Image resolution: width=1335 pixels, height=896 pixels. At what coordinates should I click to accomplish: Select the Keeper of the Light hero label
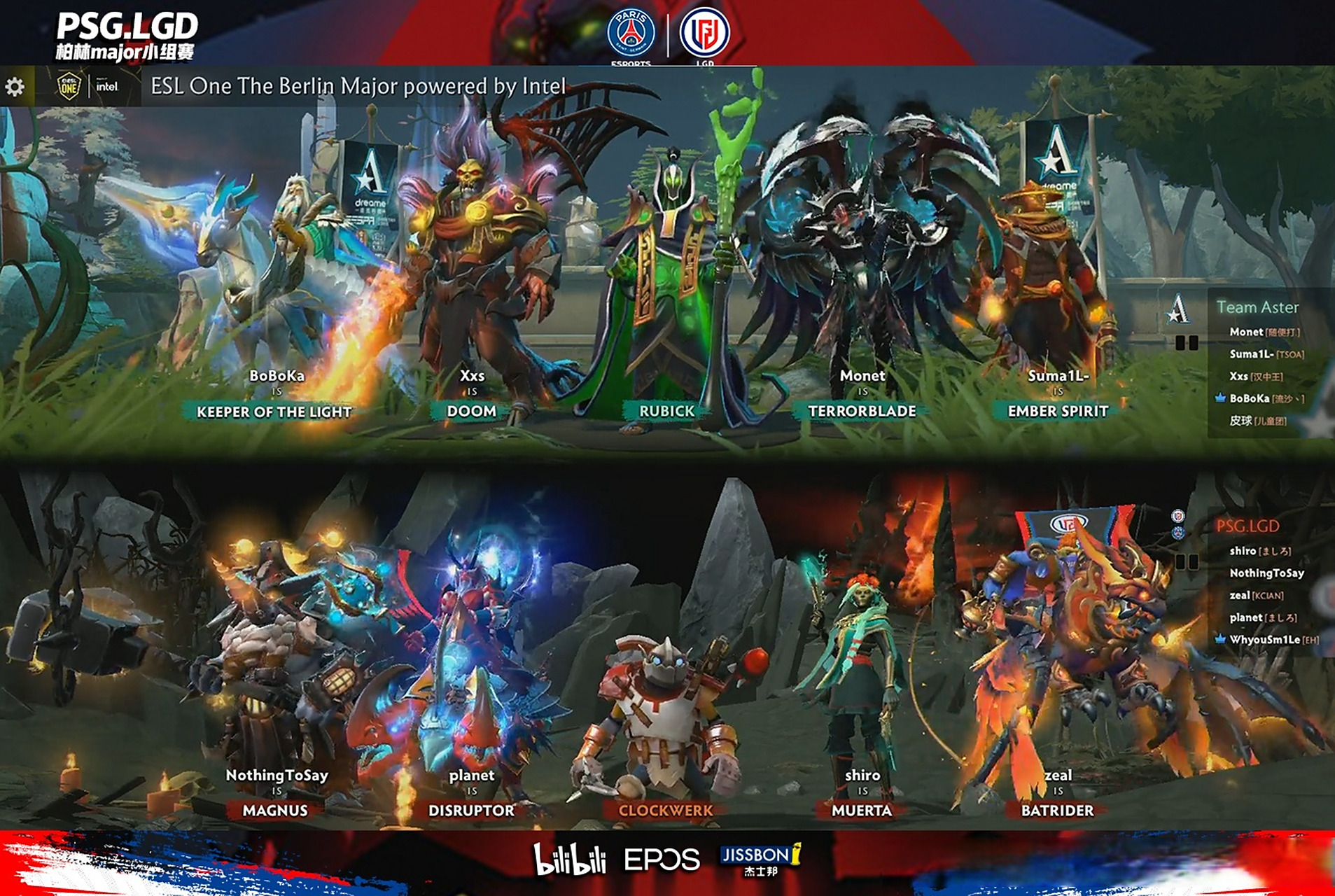click(x=274, y=412)
